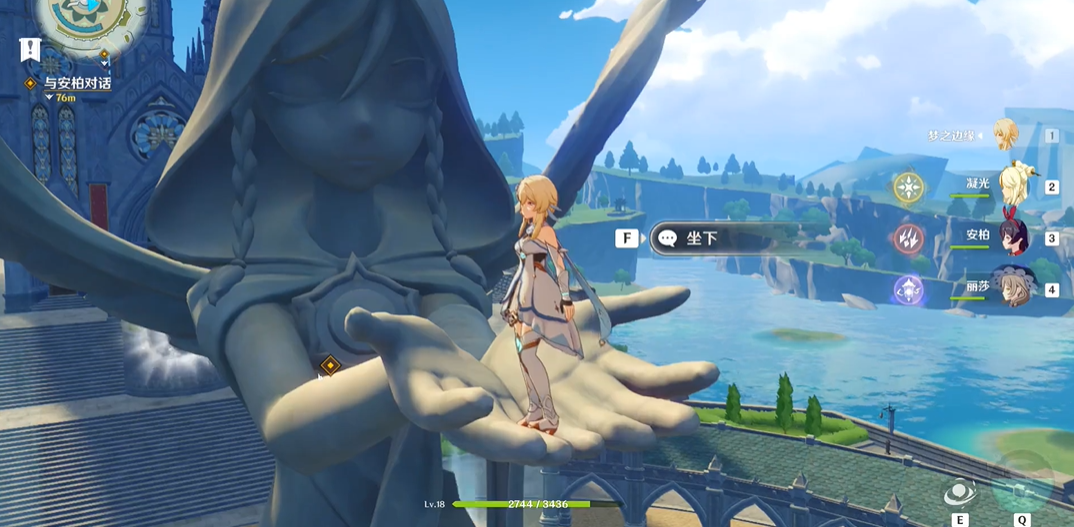The width and height of the screenshot is (1074, 527).
Task: Switch to party member 安柏
Action: 1012,237
